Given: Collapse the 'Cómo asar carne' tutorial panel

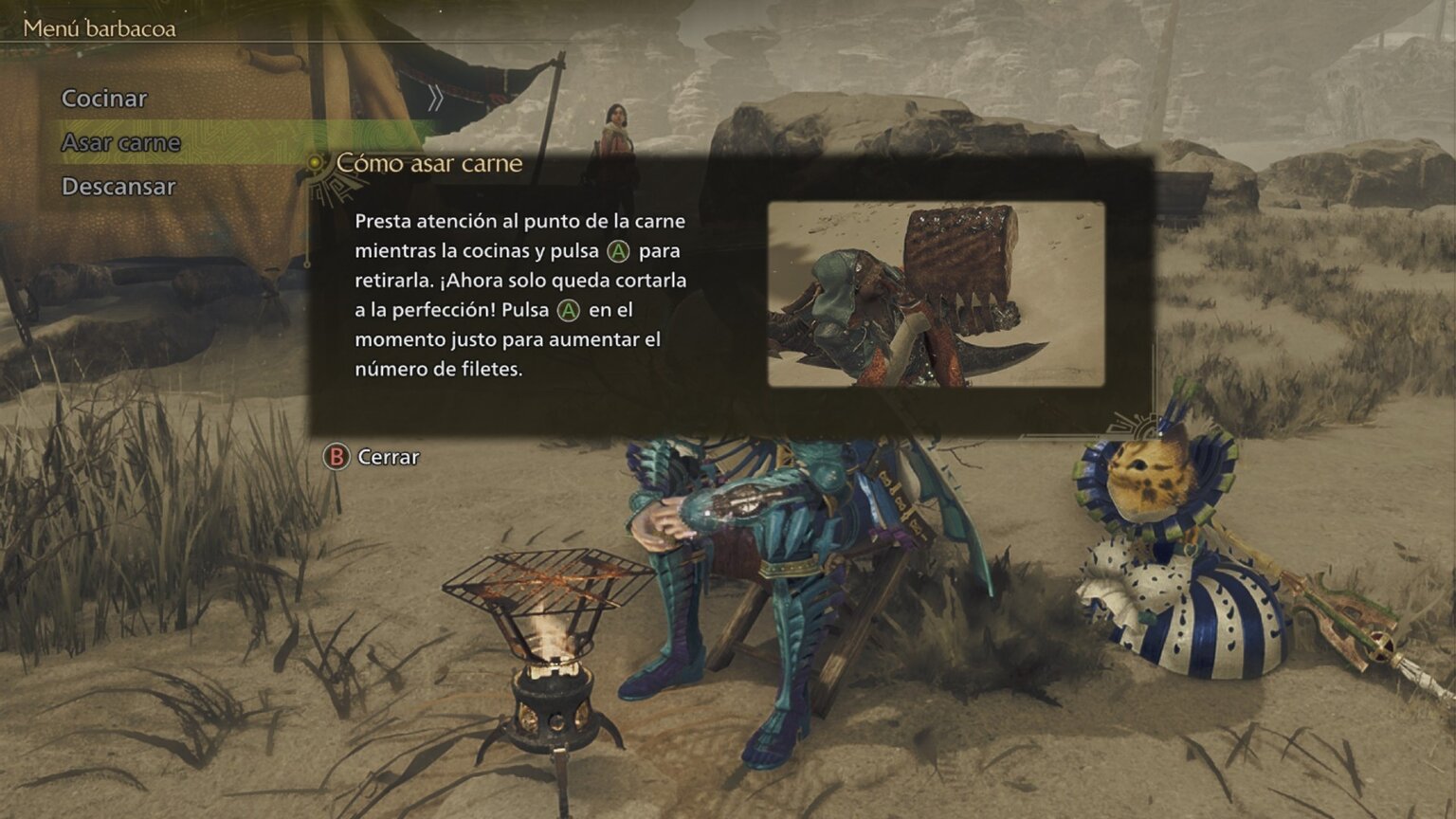Looking at the screenshot, I should (336, 457).
